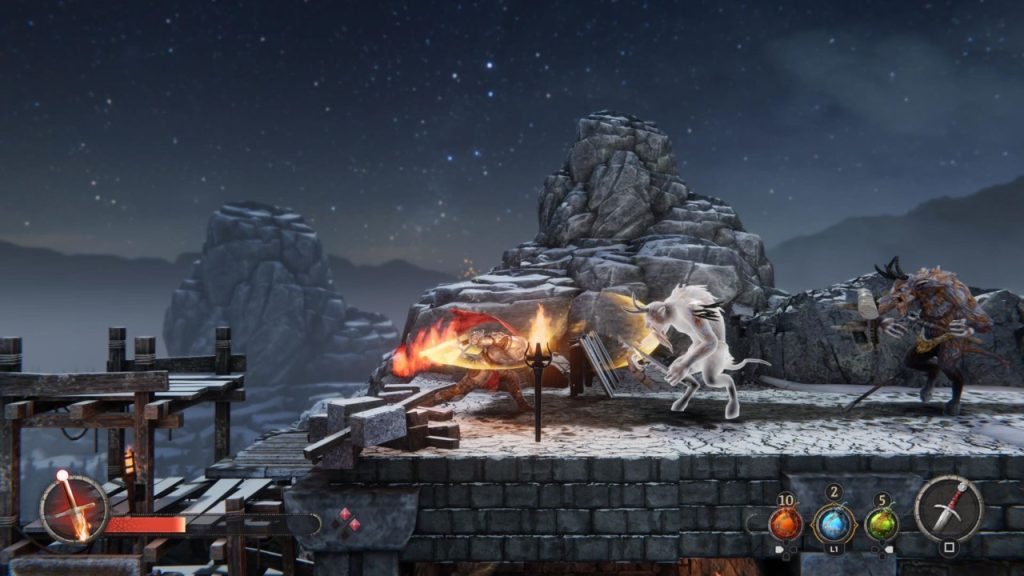Click the red diamond gems indicator
1024x576 pixels.
coord(345,521)
